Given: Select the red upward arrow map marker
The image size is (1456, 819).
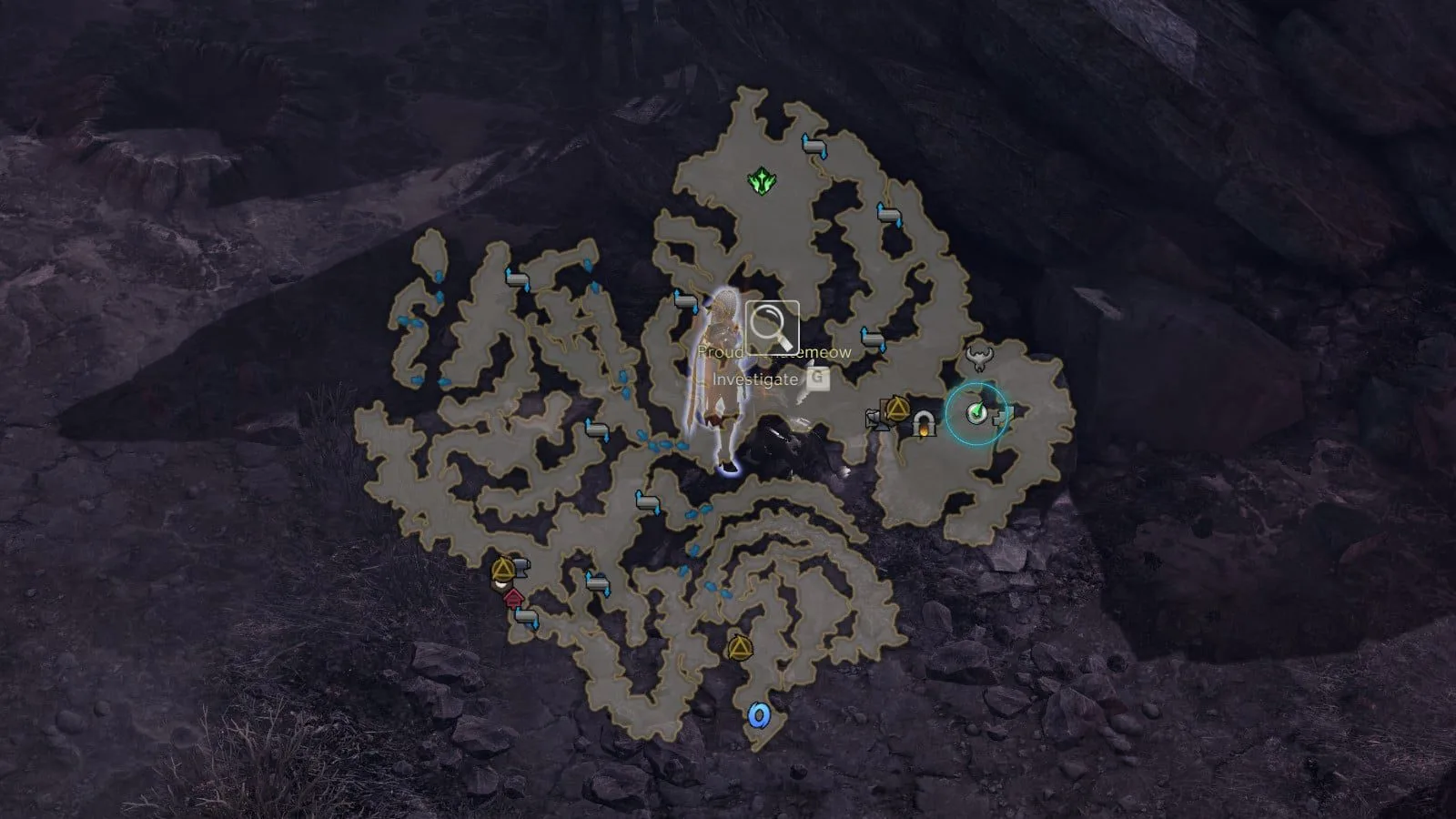Looking at the screenshot, I should click(513, 597).
